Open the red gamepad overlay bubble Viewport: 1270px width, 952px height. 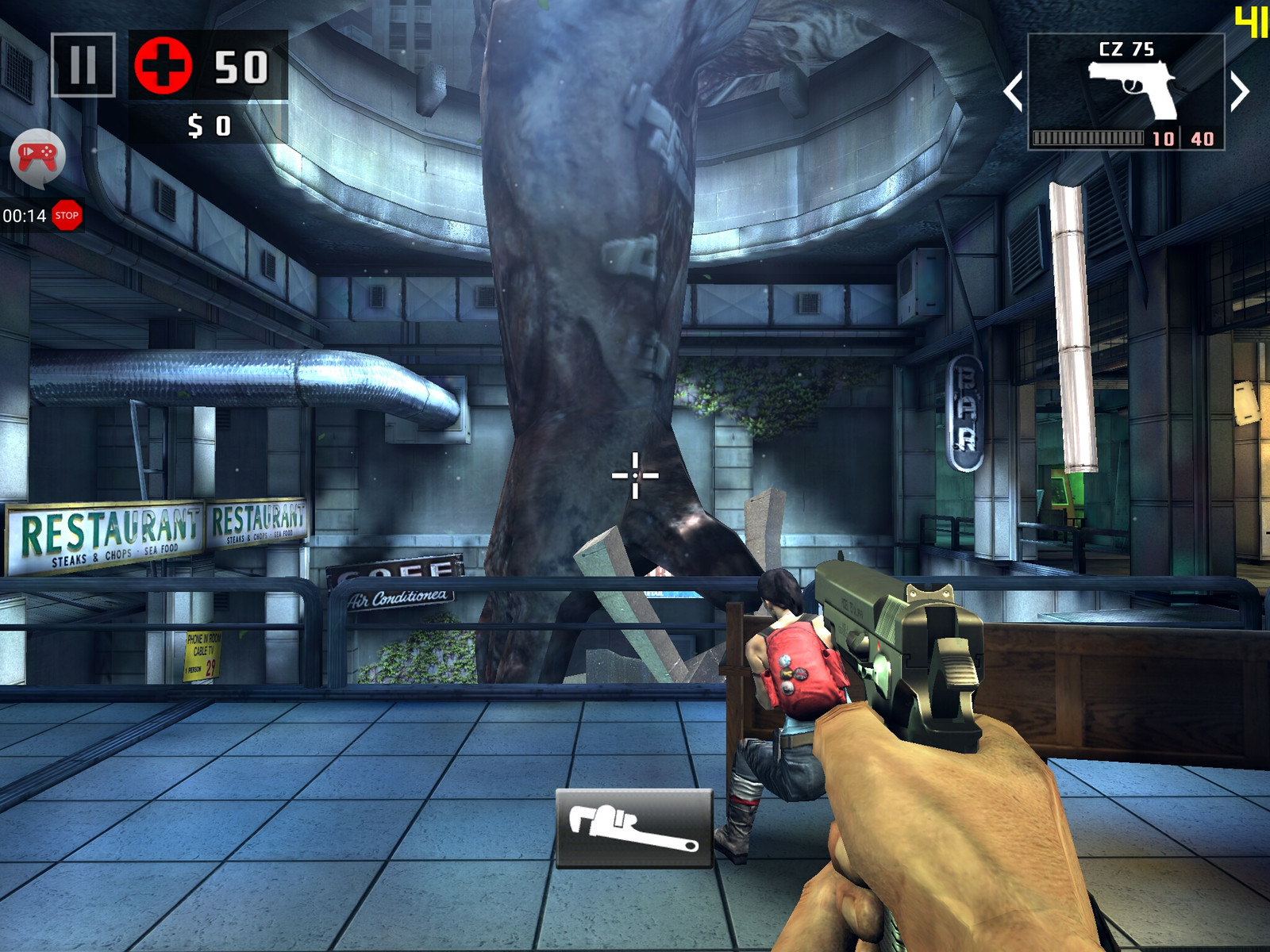coord(37,156)
